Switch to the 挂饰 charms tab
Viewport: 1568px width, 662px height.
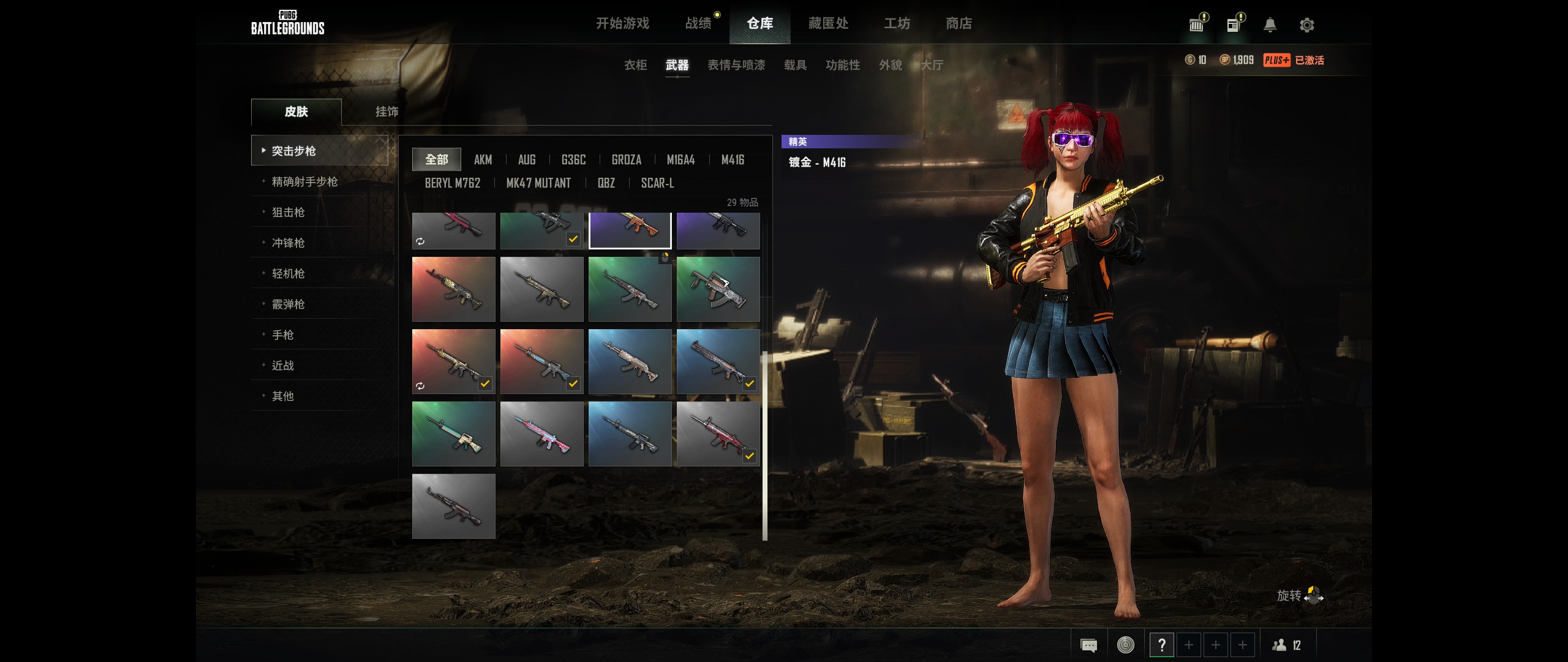coord(386,112)
